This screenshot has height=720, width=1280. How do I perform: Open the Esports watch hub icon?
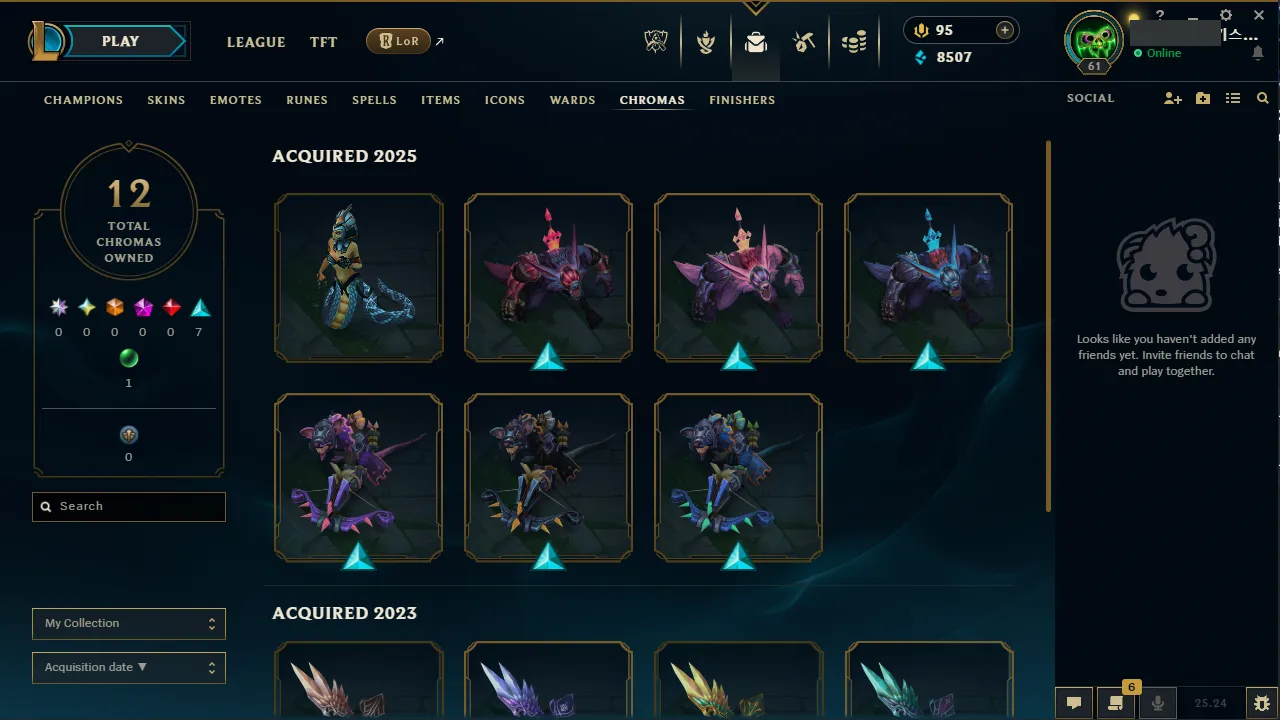[655, 41]
